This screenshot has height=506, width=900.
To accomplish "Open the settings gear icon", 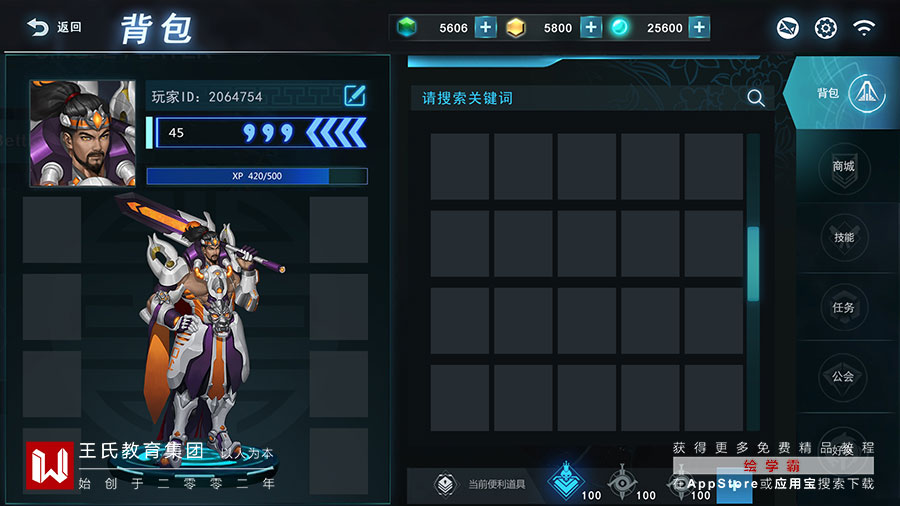I will [825, 28].
